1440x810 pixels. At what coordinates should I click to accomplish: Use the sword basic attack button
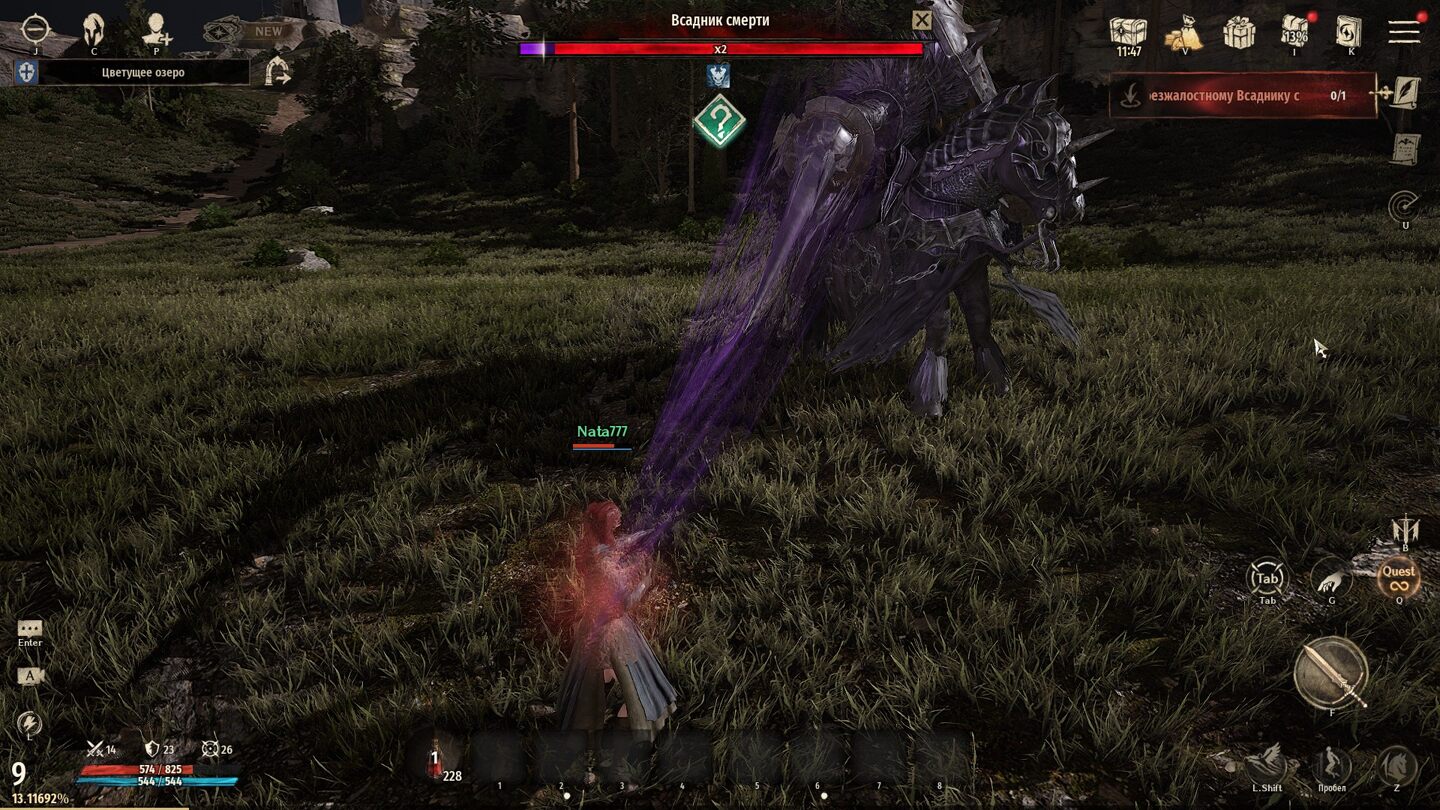[1330, 673]
